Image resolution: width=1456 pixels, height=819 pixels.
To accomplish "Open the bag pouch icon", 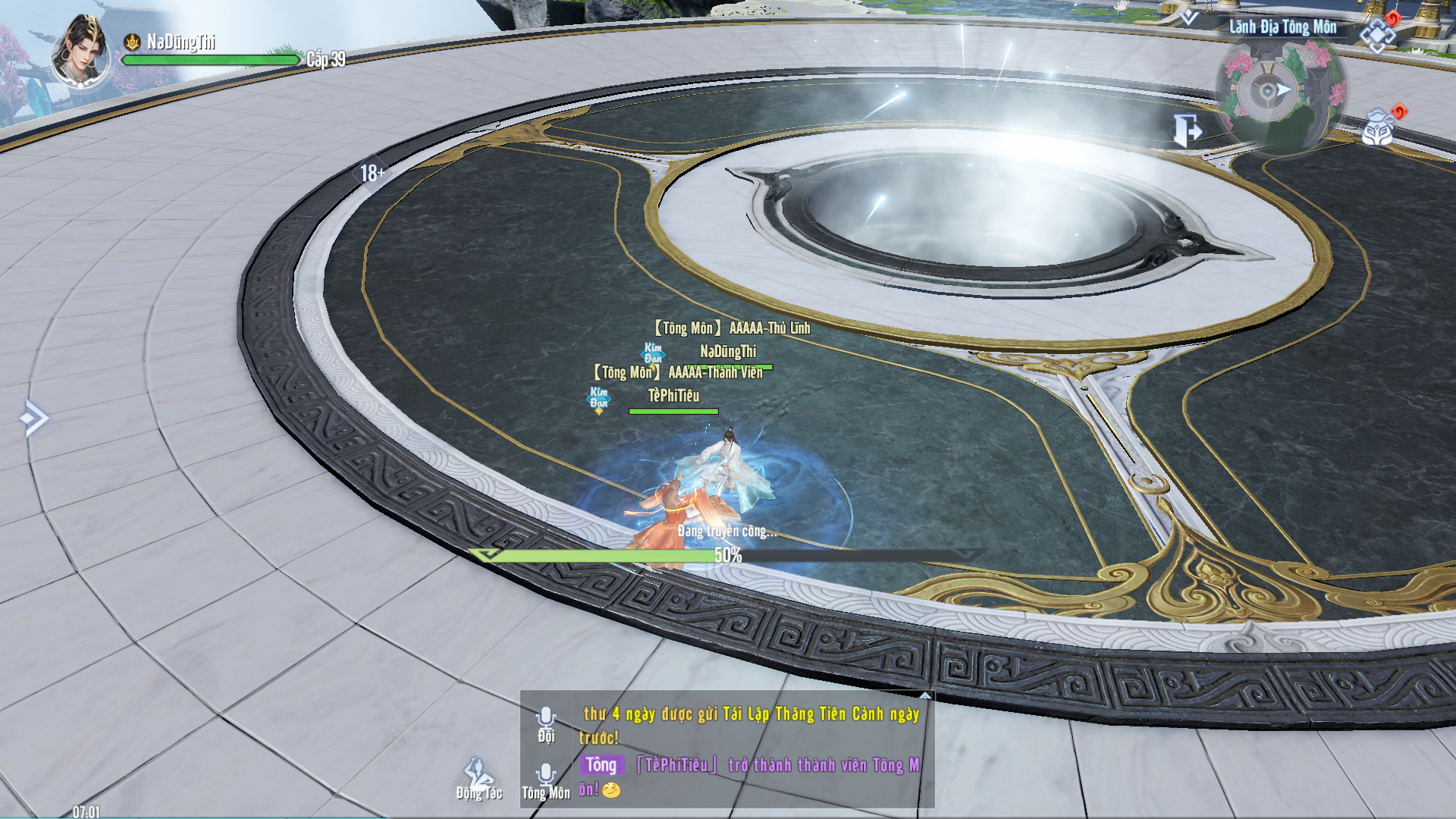I will tap(1379, 129).
